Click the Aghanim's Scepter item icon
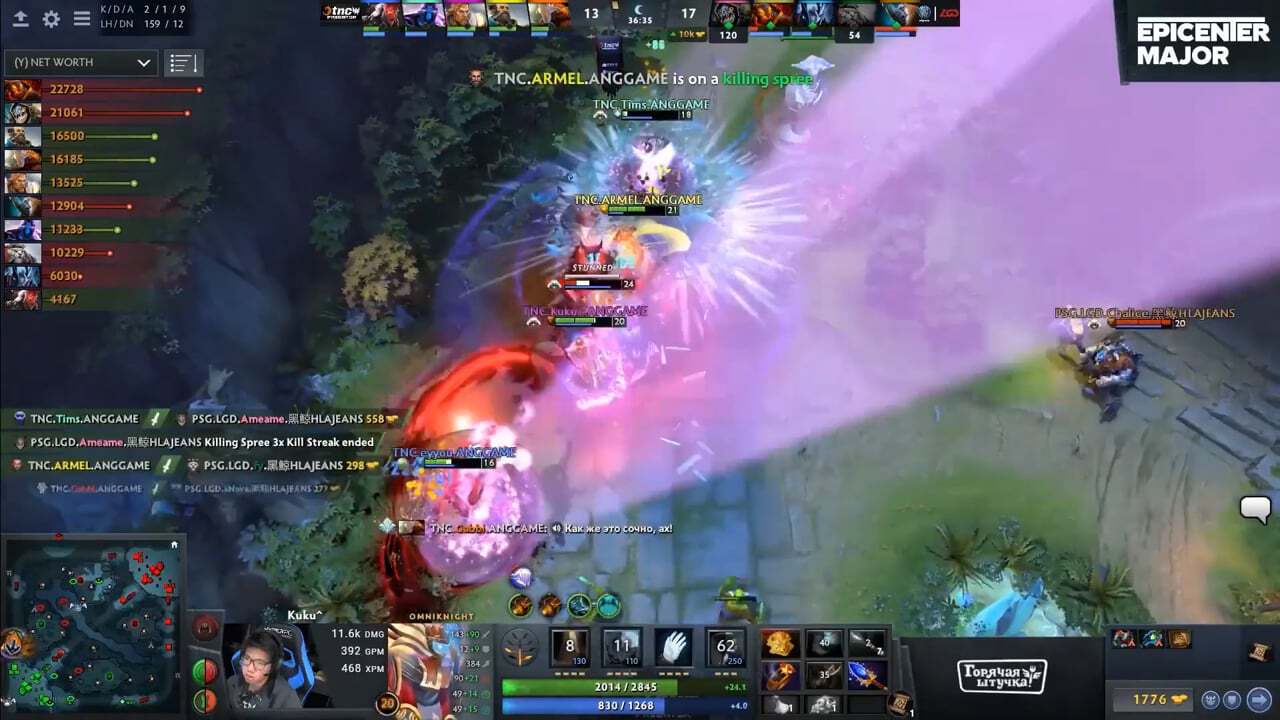1280x720 pixels. coord(867,673)
